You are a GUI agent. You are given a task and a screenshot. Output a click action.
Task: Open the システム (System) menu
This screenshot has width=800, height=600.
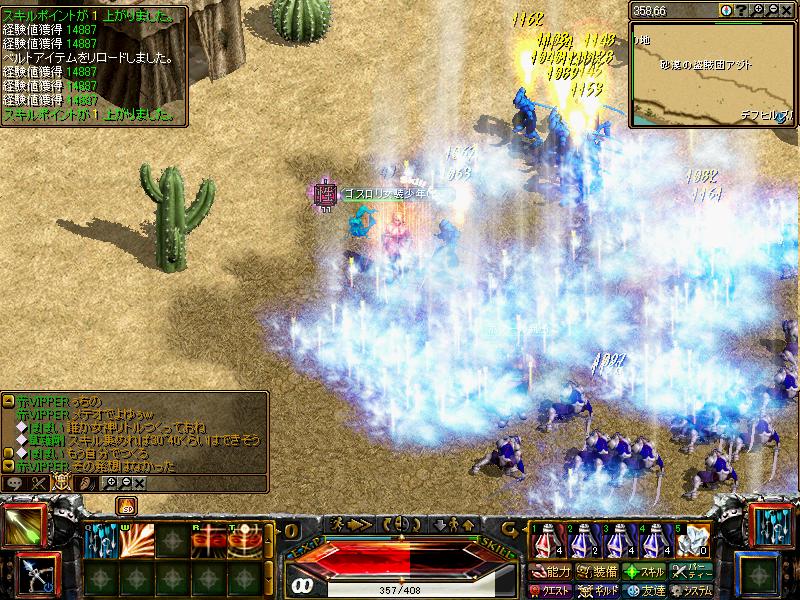(692, 590)
